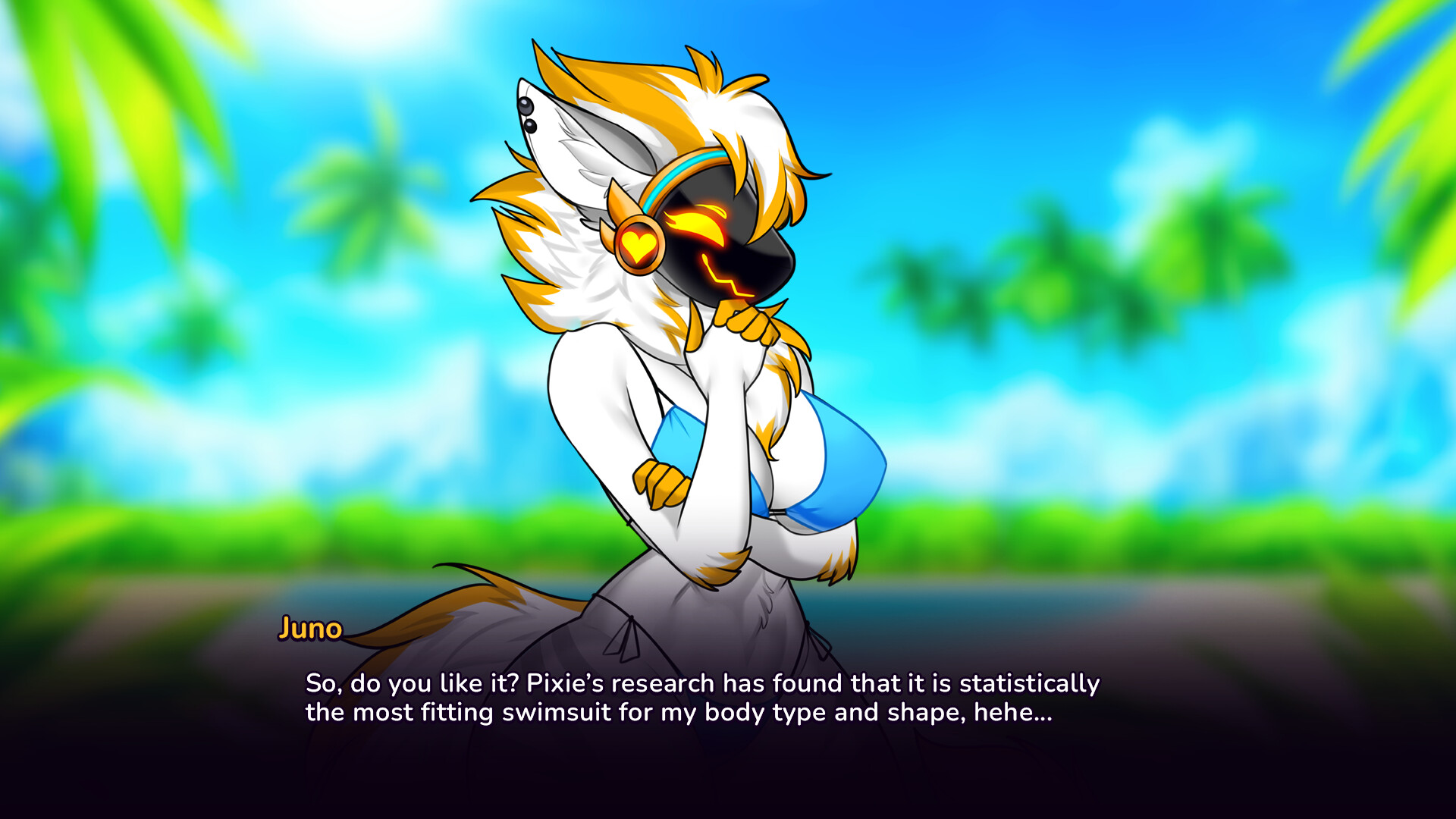The image size is (1456, 819).
Task: Click the glowing heart on Juno's headphones
Action: 639,243
